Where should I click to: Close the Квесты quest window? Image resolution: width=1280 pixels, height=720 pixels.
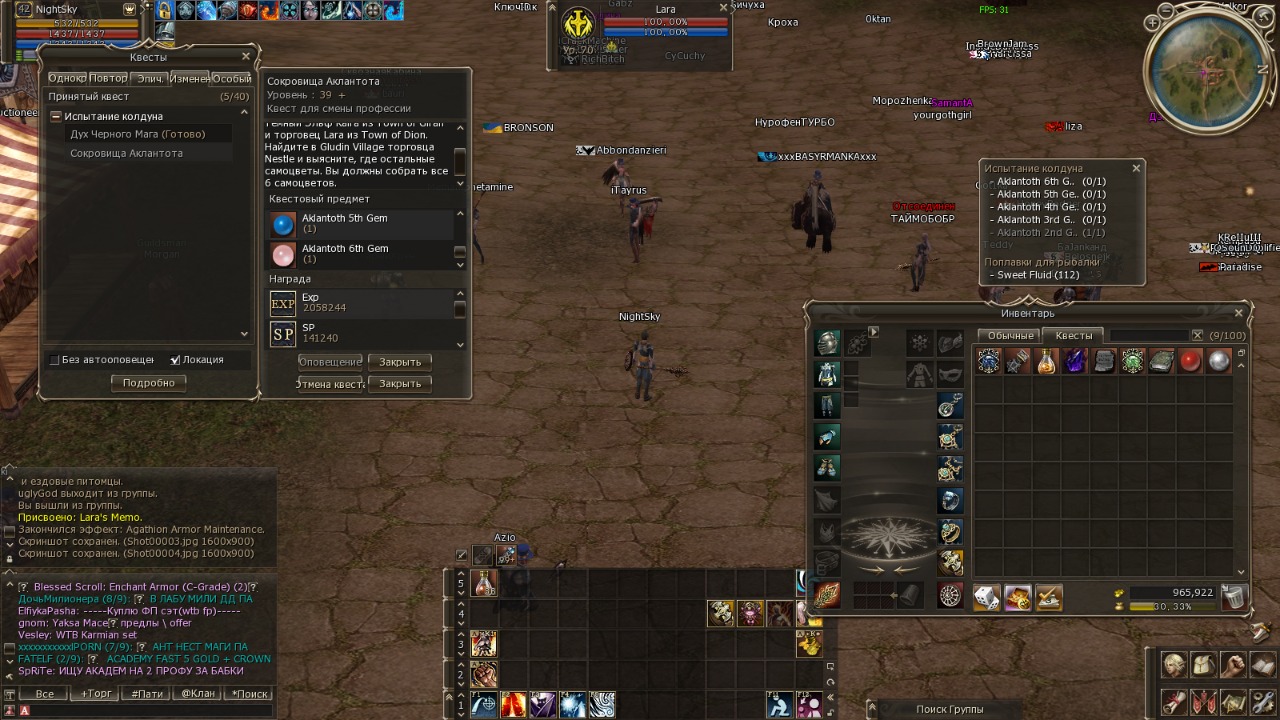(x=246, y=57)
